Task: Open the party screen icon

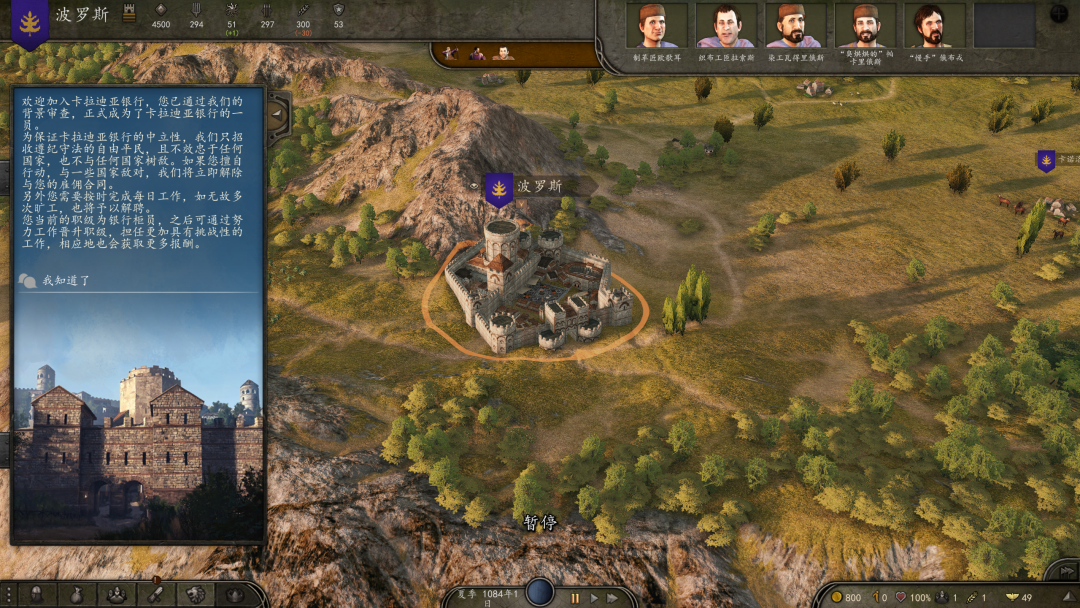Action: point(116,595)
